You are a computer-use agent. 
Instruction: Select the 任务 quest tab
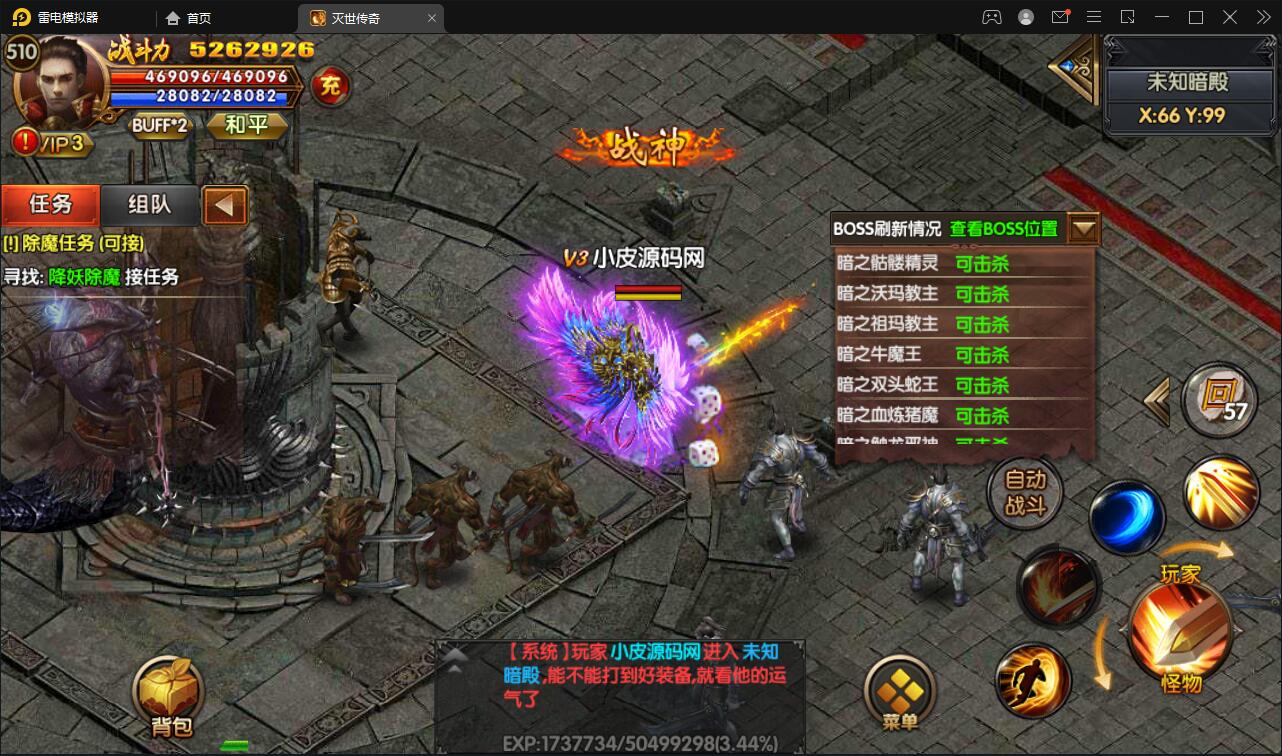tap(50, 205)
